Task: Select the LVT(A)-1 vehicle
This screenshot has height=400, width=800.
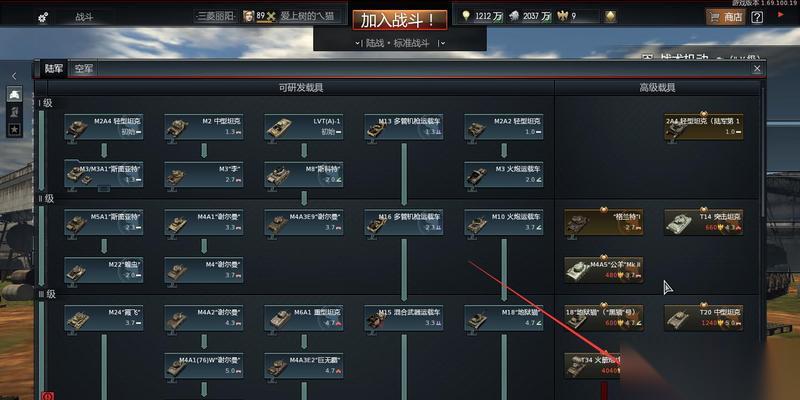Action: pos(303,126)
